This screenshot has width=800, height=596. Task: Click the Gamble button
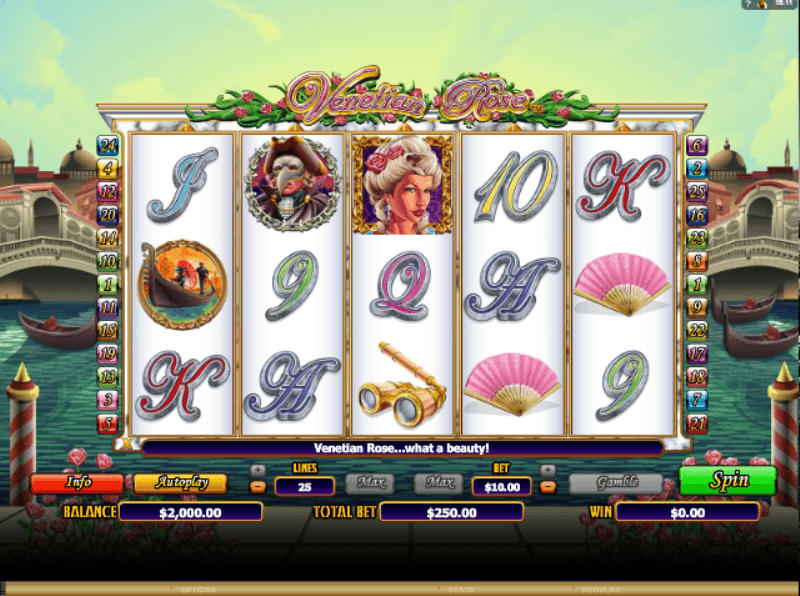[x=616, y=482]
